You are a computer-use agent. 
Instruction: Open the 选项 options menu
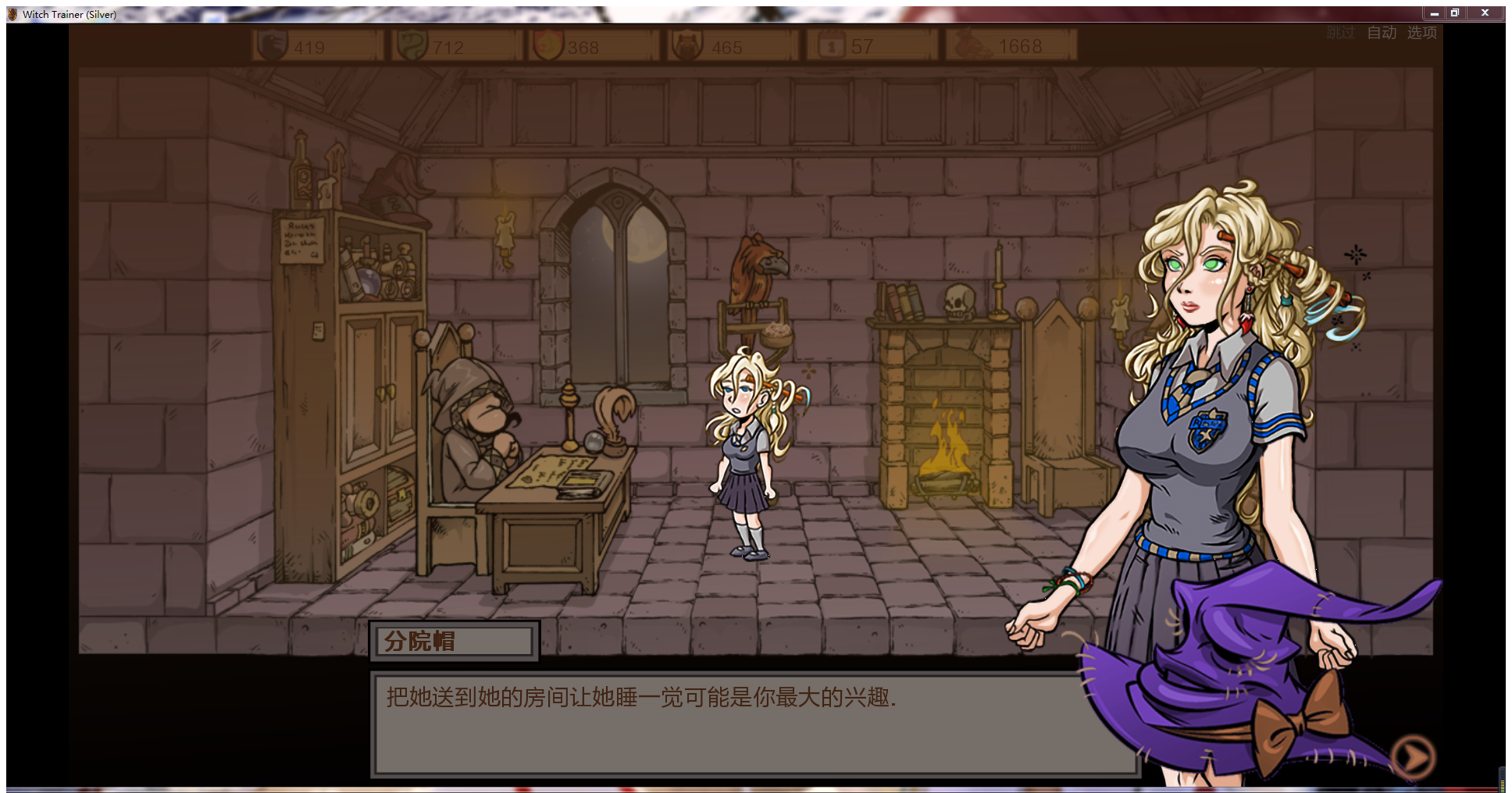point(1421,33)
